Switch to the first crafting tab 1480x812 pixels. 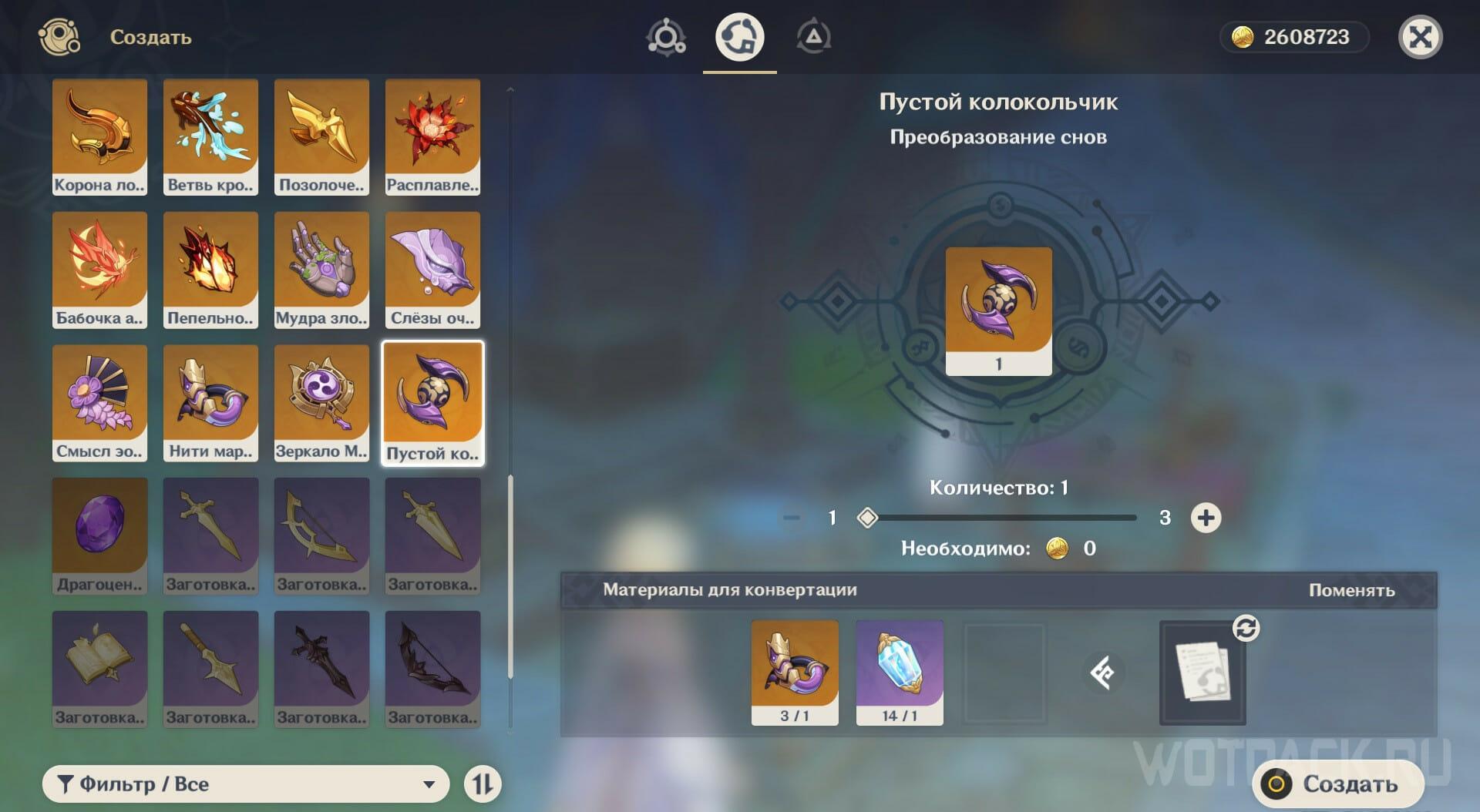(x=666, y=37)
